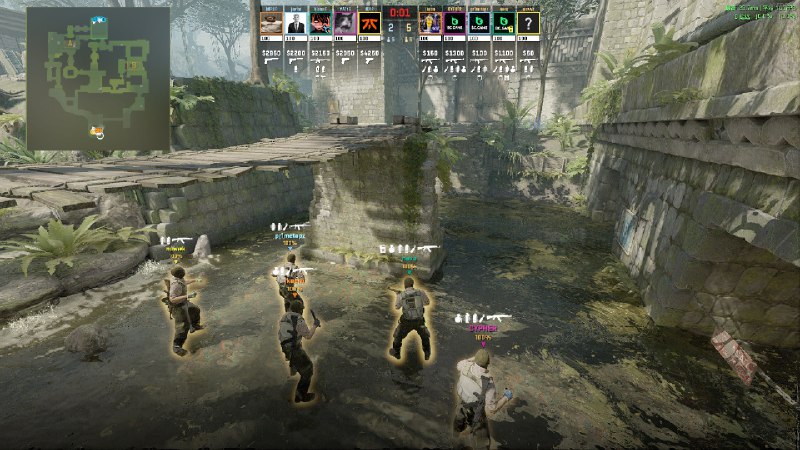Select the question mark avatar player
This screenshot has height=450, width=800.
point(528,23)
